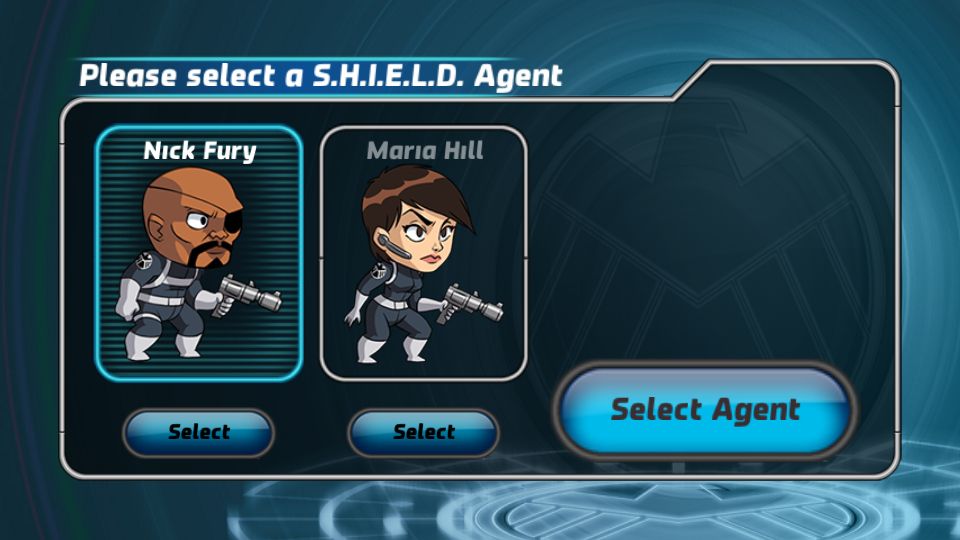
Task: Hit the Select button below Maria Hill
Action: (x=423, y=433)
